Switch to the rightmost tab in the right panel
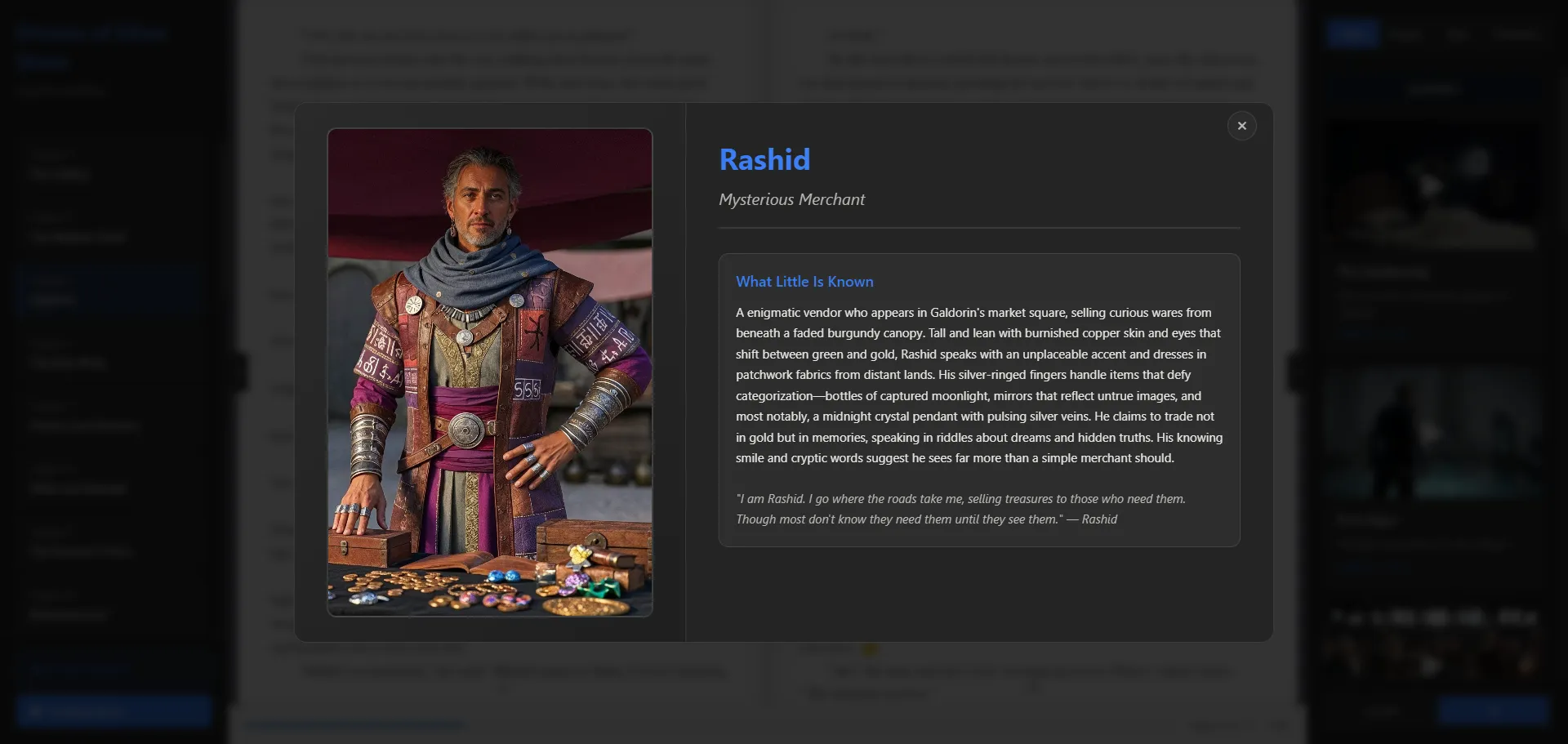Image resolution: width=1568 pixels, height=744 pixels. [x=1516, y=33]
